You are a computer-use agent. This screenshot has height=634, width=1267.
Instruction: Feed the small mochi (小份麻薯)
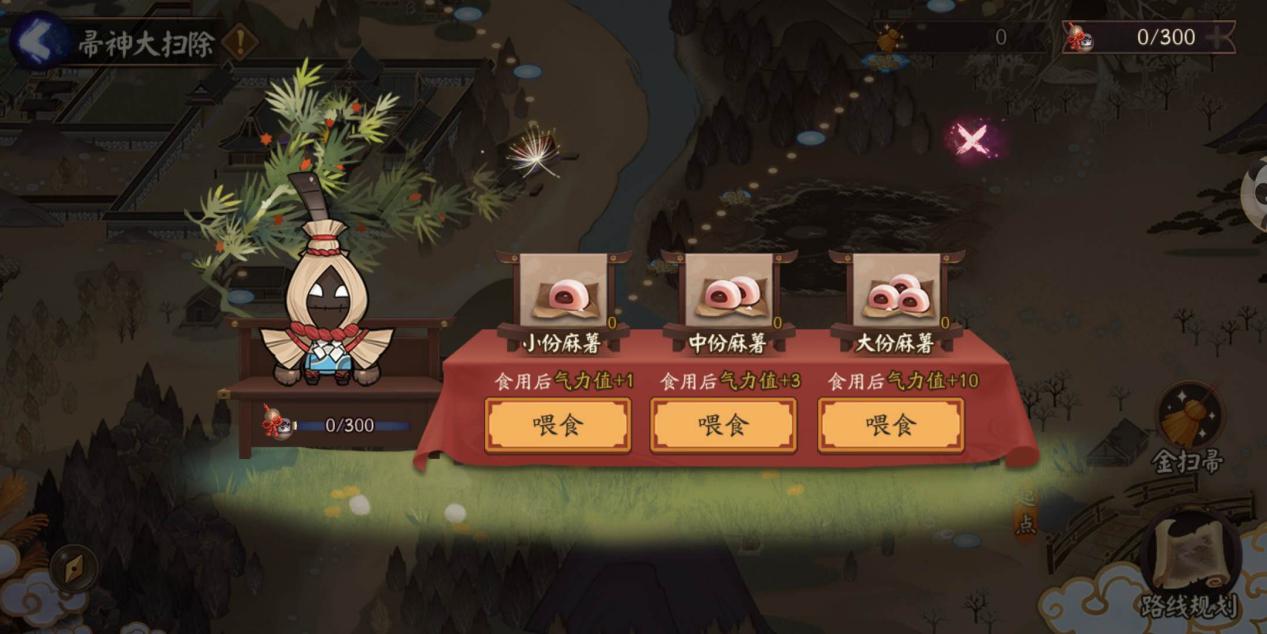(557, 425)
